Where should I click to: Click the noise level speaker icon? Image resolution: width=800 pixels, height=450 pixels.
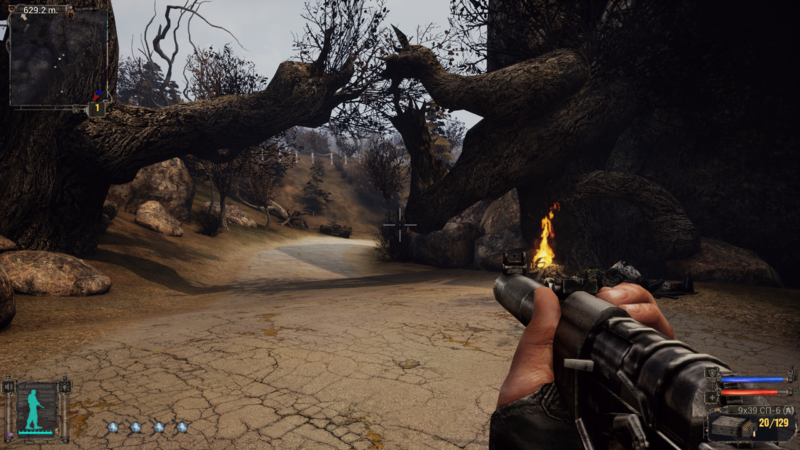[9, 387]
